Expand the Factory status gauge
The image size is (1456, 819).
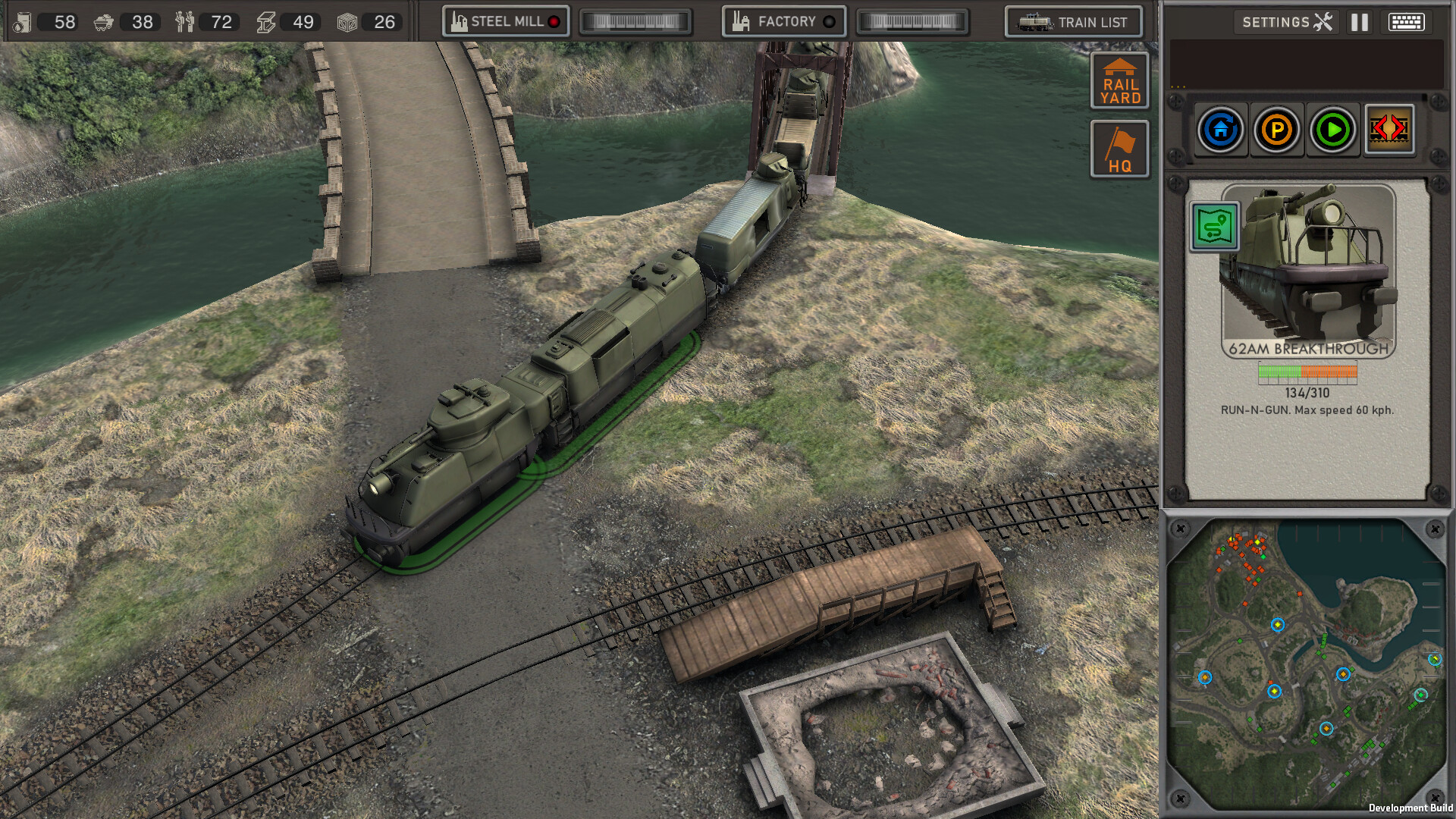click(913, 21)
